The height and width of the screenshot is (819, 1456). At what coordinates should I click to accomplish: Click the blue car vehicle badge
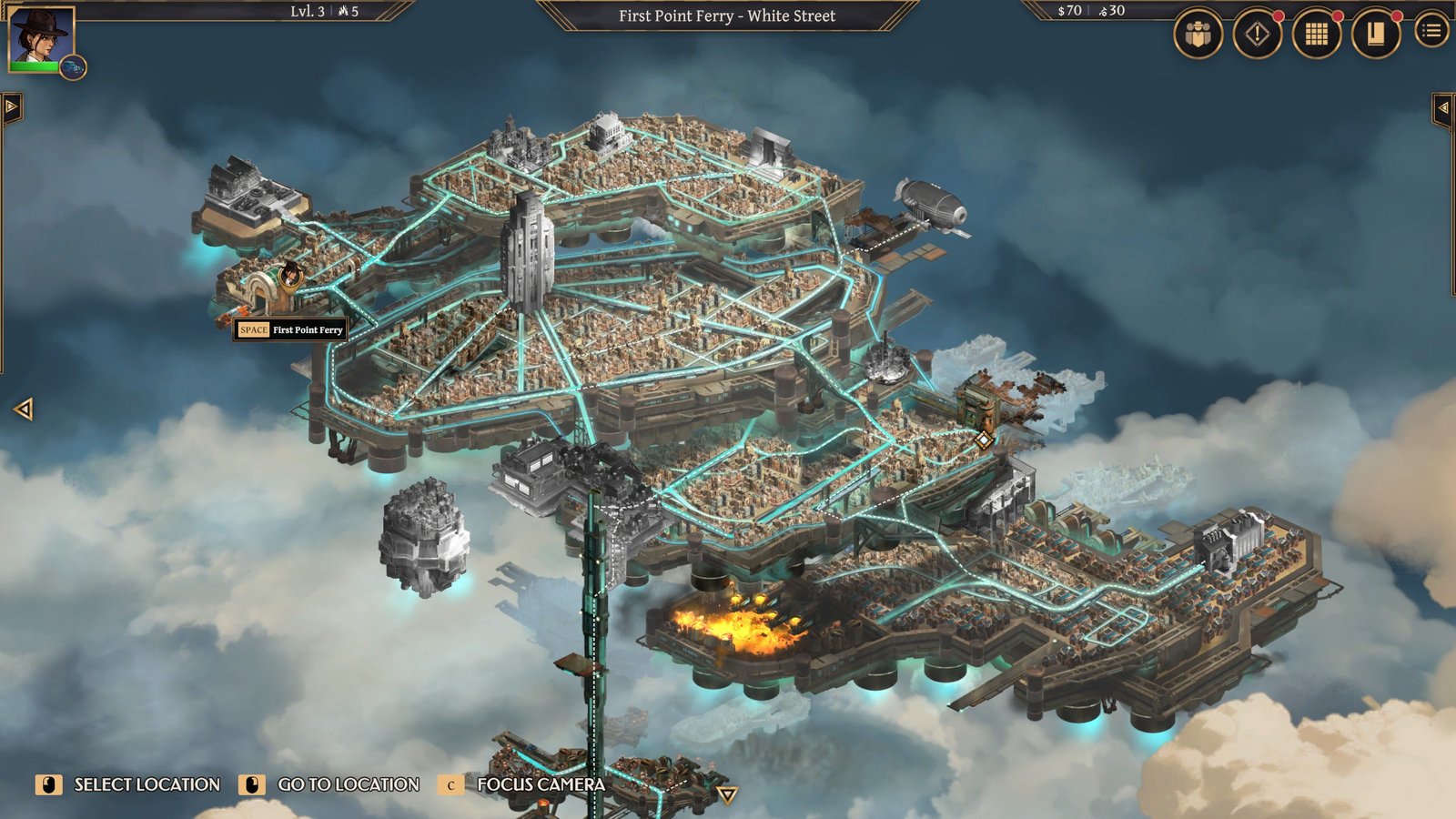[73, 67]
